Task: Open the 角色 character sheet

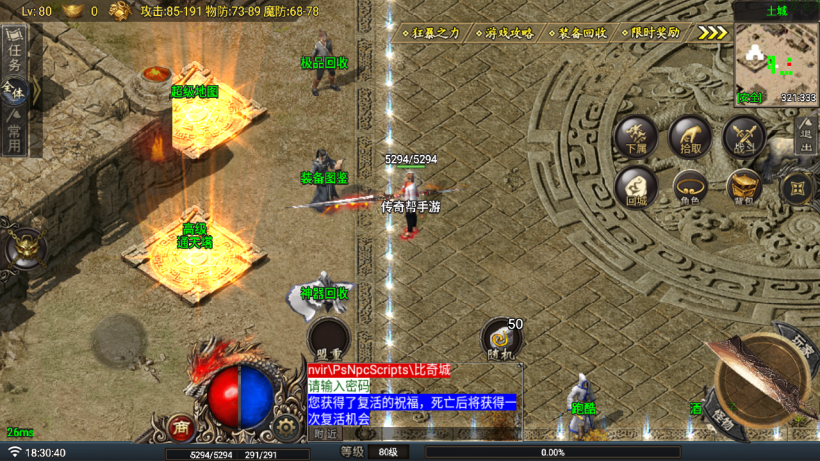Action: click(690, 187)
